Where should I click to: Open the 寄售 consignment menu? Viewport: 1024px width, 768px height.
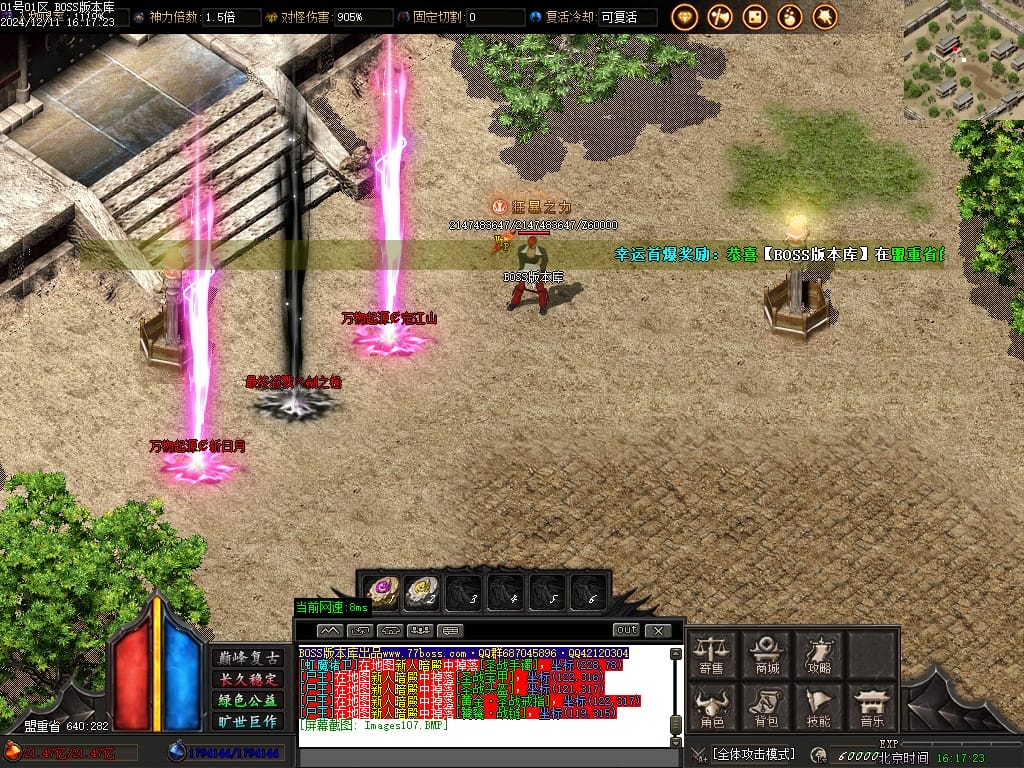pos(711,654)
